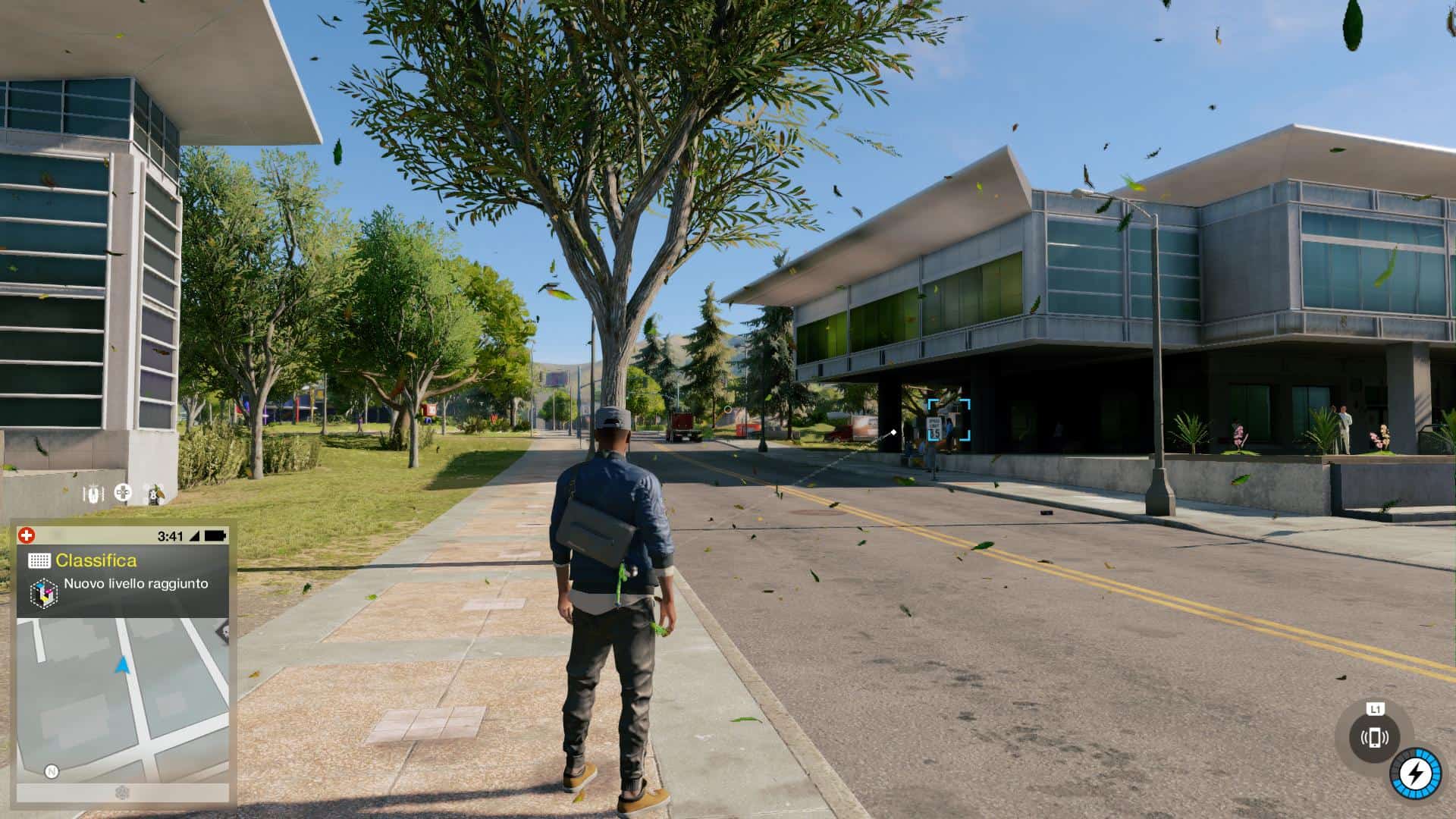
Task: Tap the DedSec logo below the minimap
Action: [122, 792]
